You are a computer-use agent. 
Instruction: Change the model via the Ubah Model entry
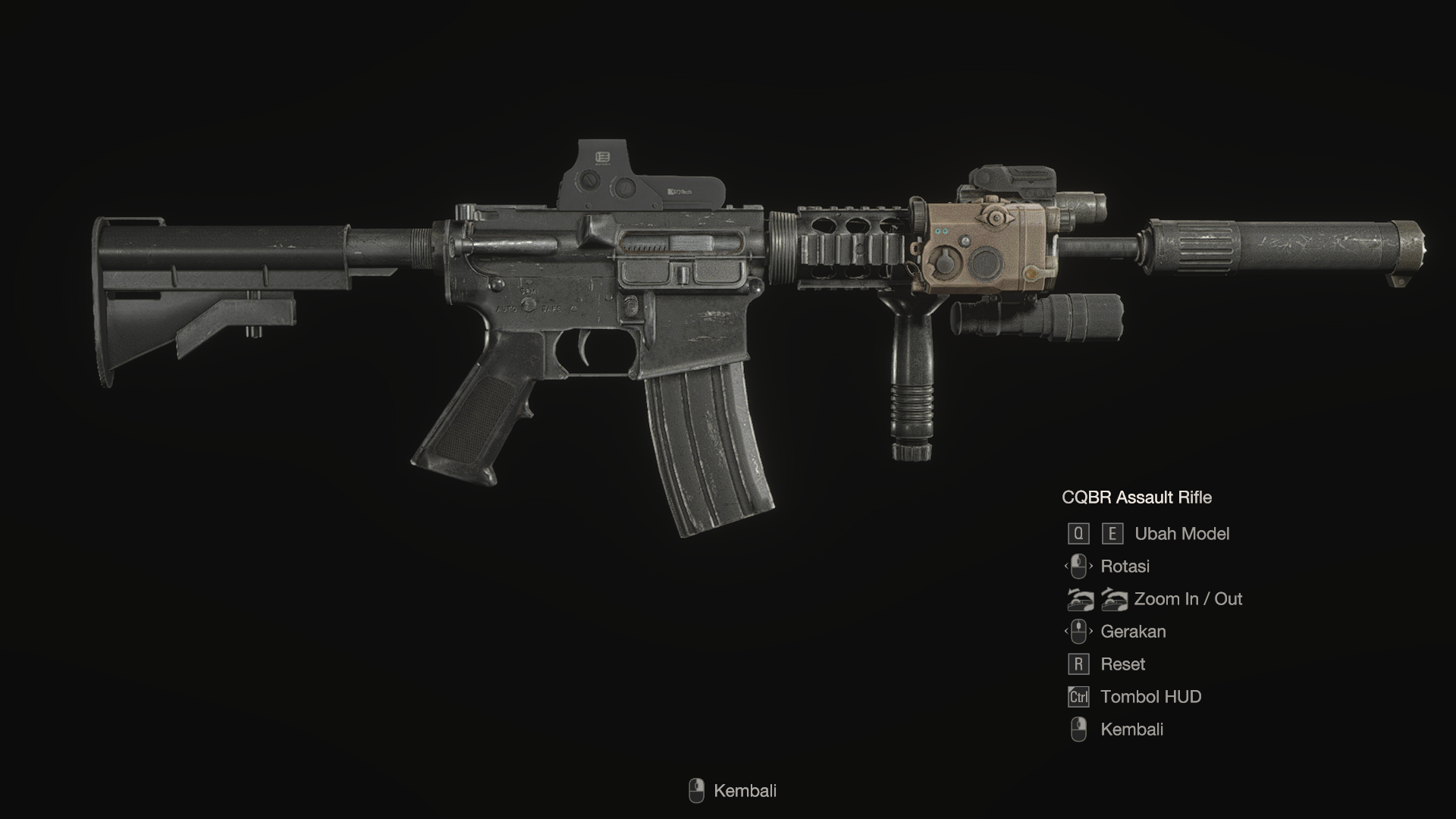pos(1181,534)
